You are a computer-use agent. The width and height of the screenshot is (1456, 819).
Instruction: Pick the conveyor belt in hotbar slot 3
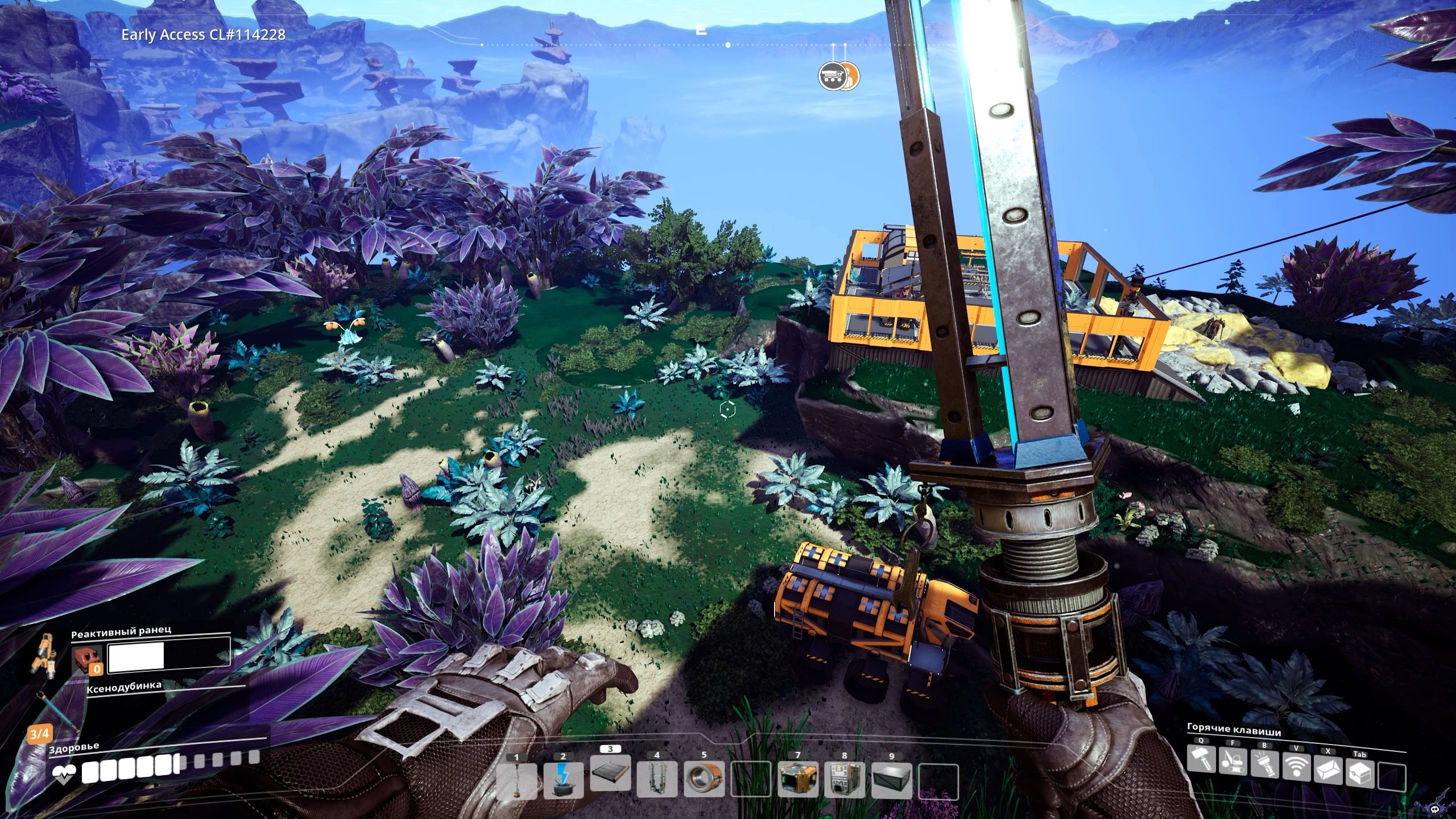(x=610, y=774)
